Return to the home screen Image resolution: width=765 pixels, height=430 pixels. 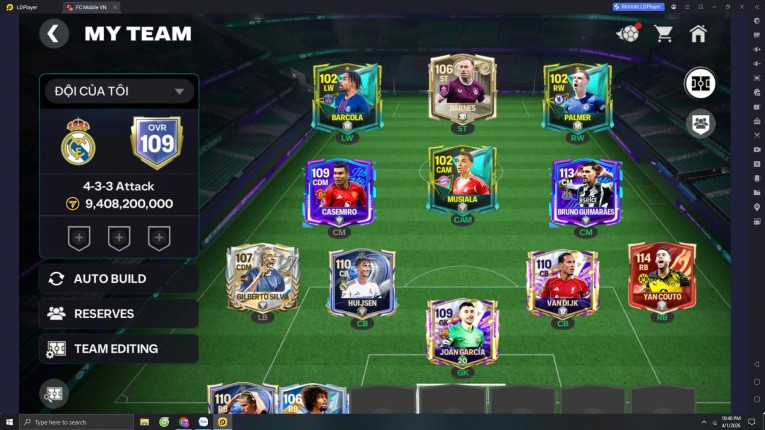[x=698, y=34]
